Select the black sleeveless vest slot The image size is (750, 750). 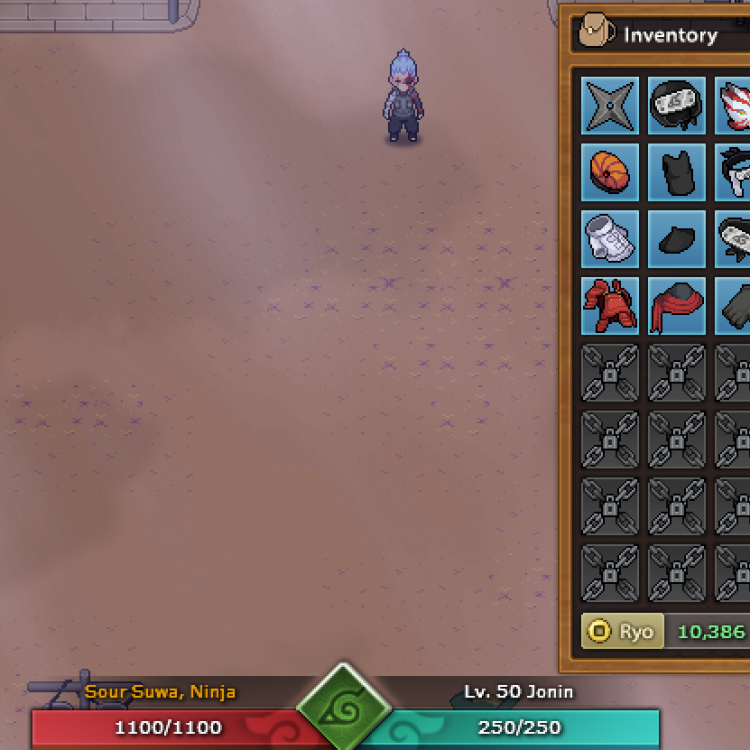[677, 172]
